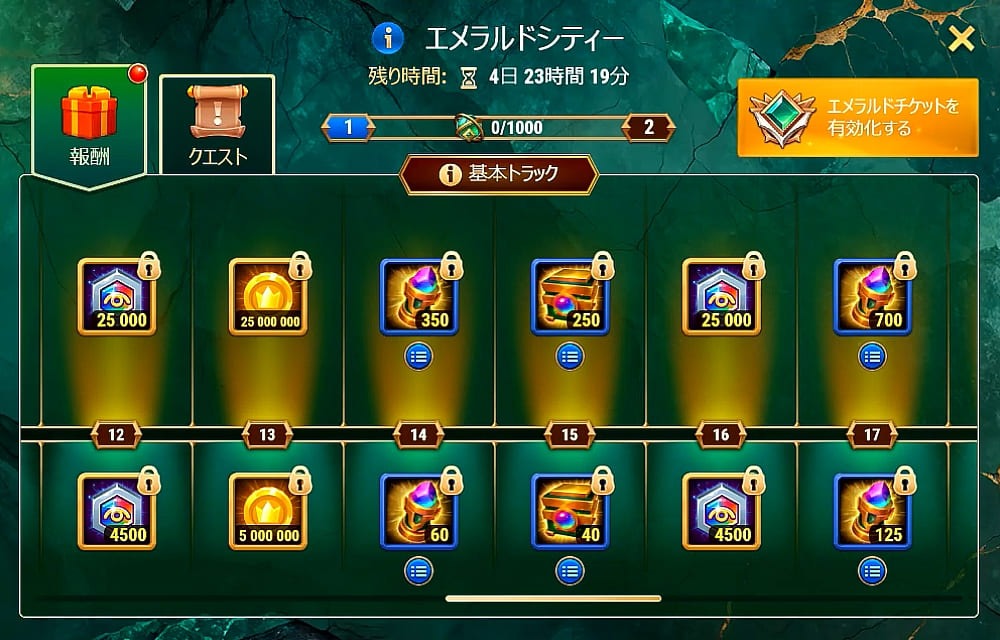The width and height of the screenshot is (1000, 640).
Task: Choose the 40 treasure chest reward
Action: (570, 511)
